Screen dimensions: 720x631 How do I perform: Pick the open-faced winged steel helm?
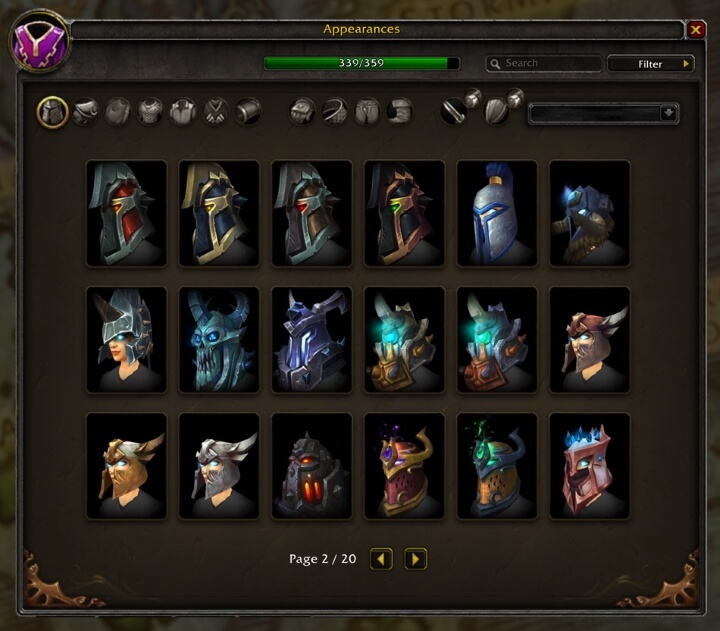(126, 340)
